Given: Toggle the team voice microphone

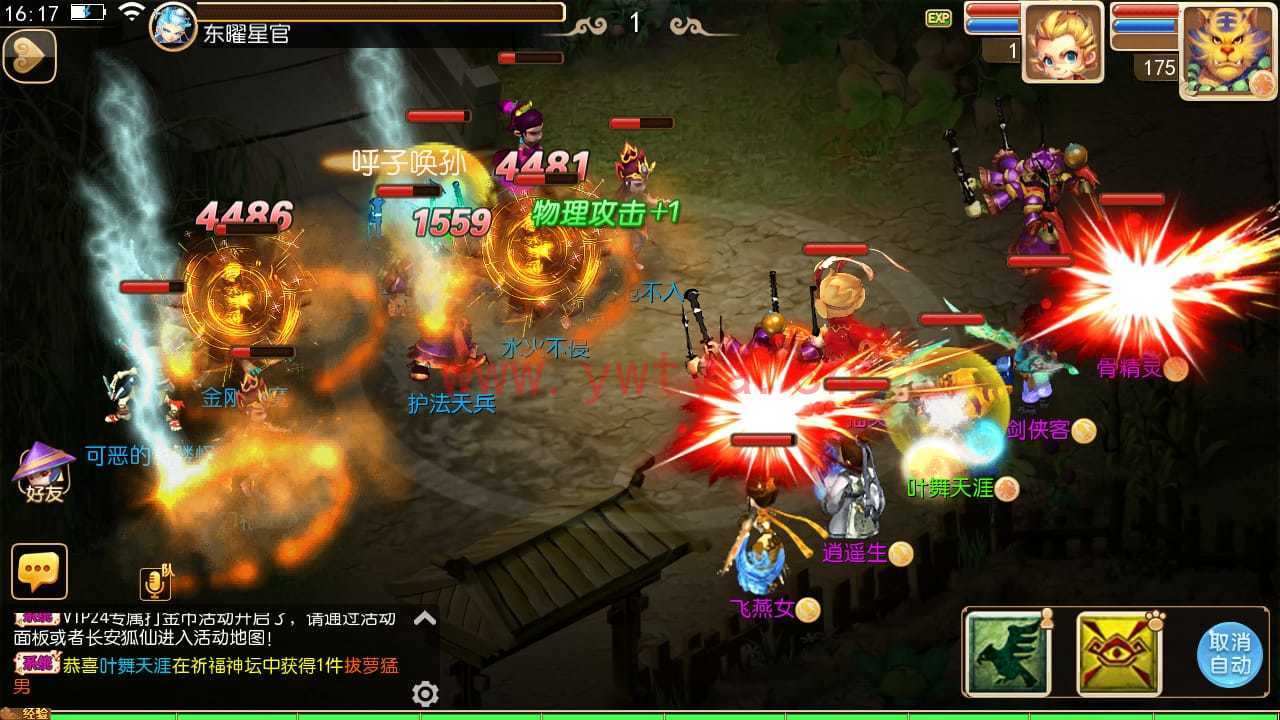Looking at the screenshot, I should pyautogui.click(x=155, y=583).
